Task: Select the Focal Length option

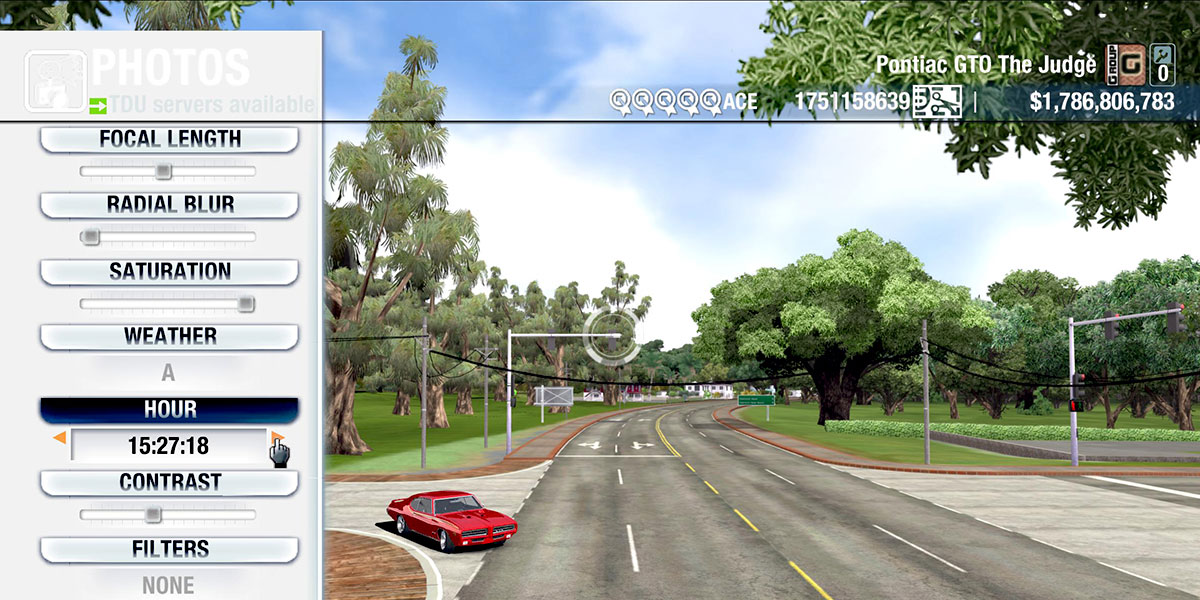Action: [169, 139]
